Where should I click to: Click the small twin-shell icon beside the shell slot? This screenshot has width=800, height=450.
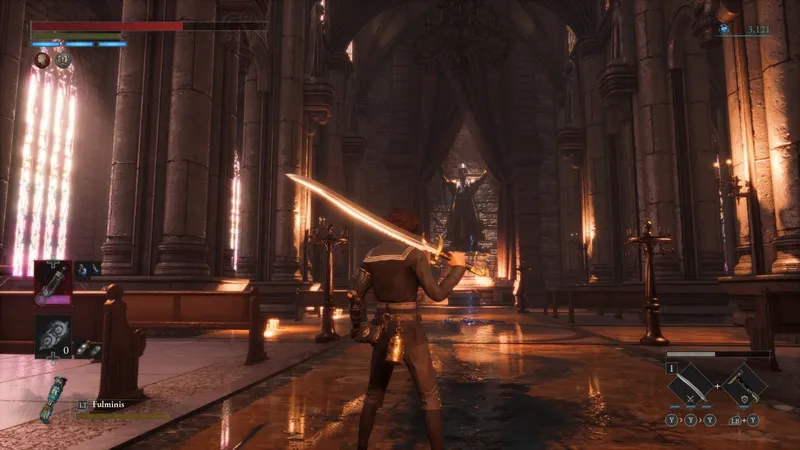(x=87, y=349)
